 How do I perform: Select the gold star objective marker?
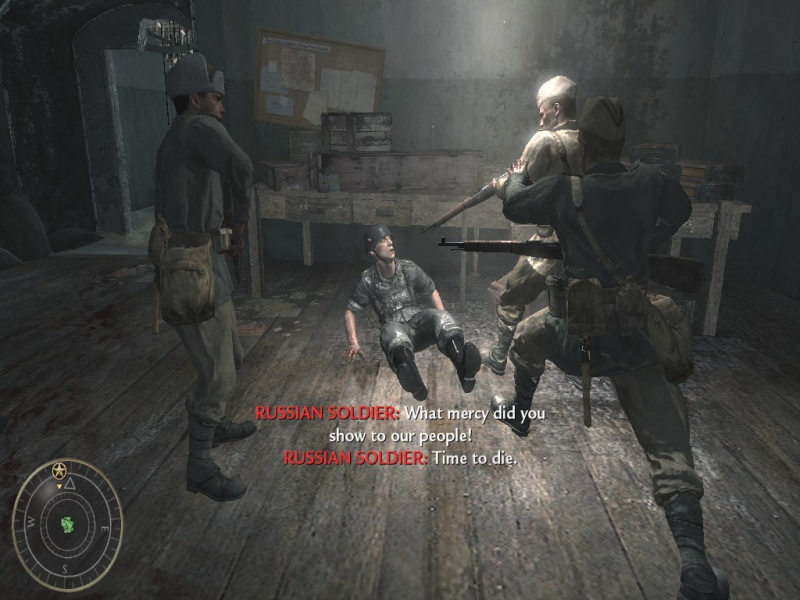click(x=59, y=469)
